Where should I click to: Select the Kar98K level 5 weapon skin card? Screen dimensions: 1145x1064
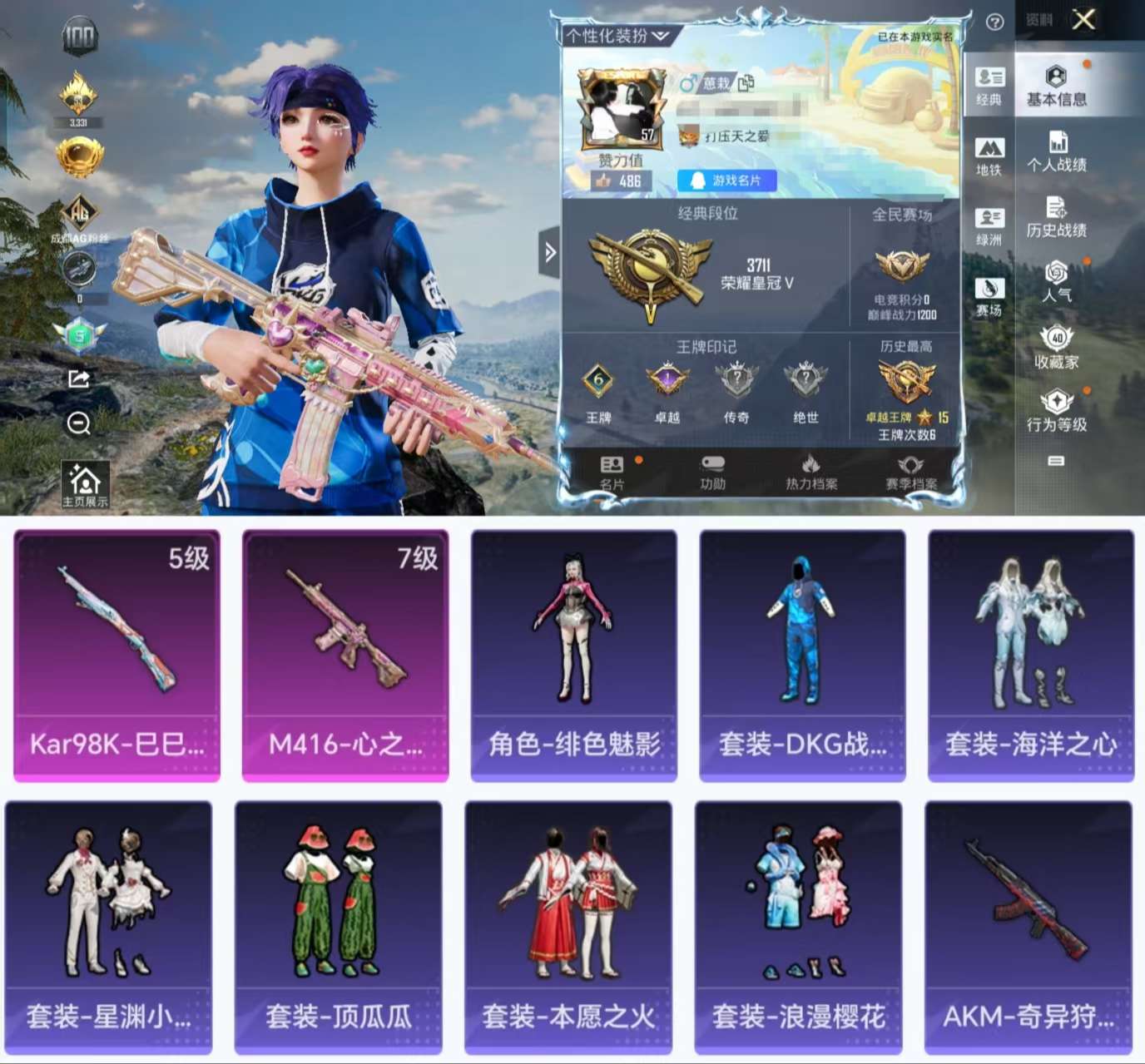click(x=116, y=656)
